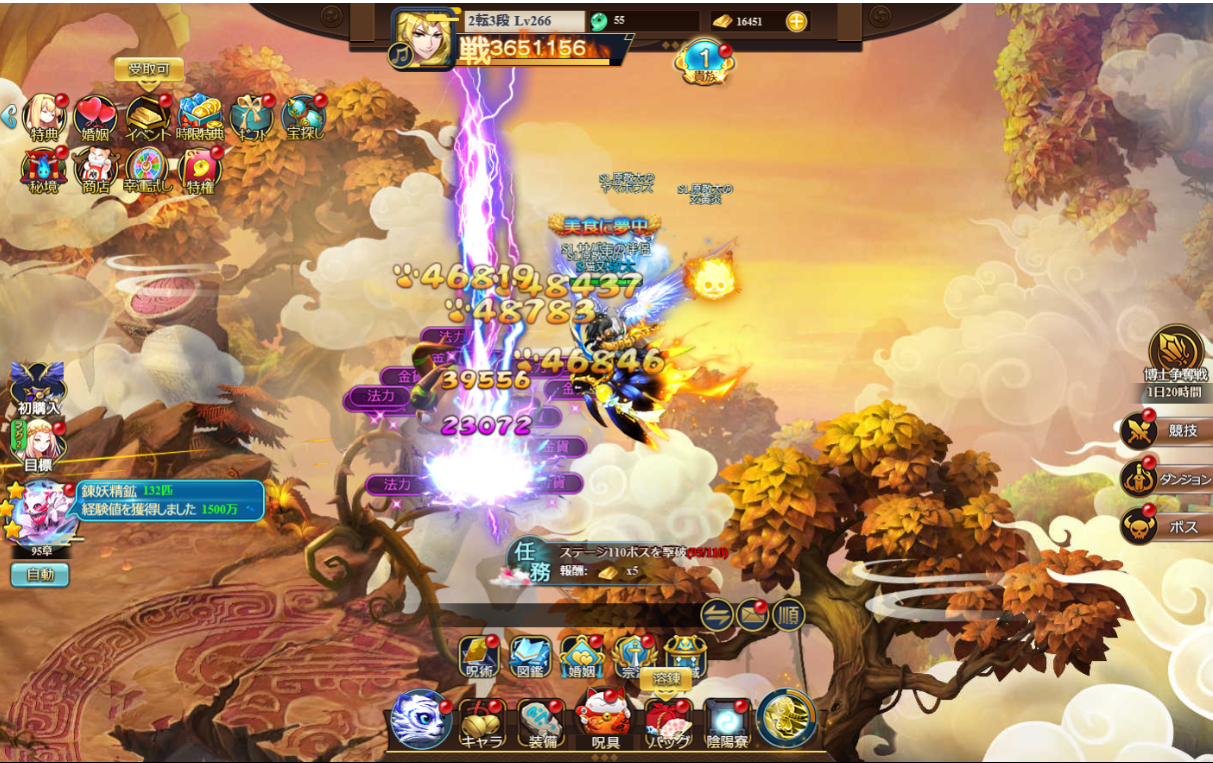Screen dimensions: 1213x763
Task: Open the ボス boss challenge button
Action: pyautogui.click(x=1163, y=526)
